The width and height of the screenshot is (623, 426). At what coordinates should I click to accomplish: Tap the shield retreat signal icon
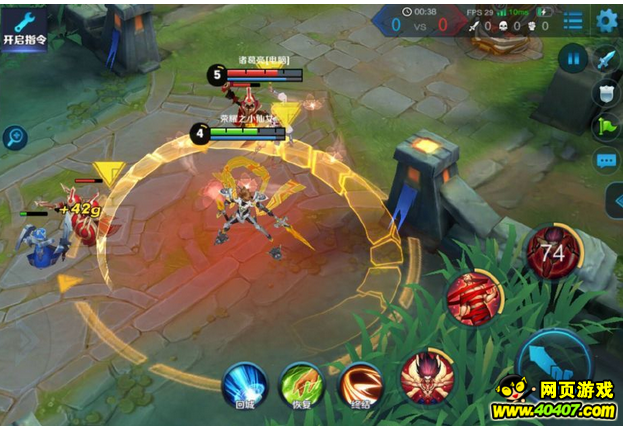coord(606,92)
